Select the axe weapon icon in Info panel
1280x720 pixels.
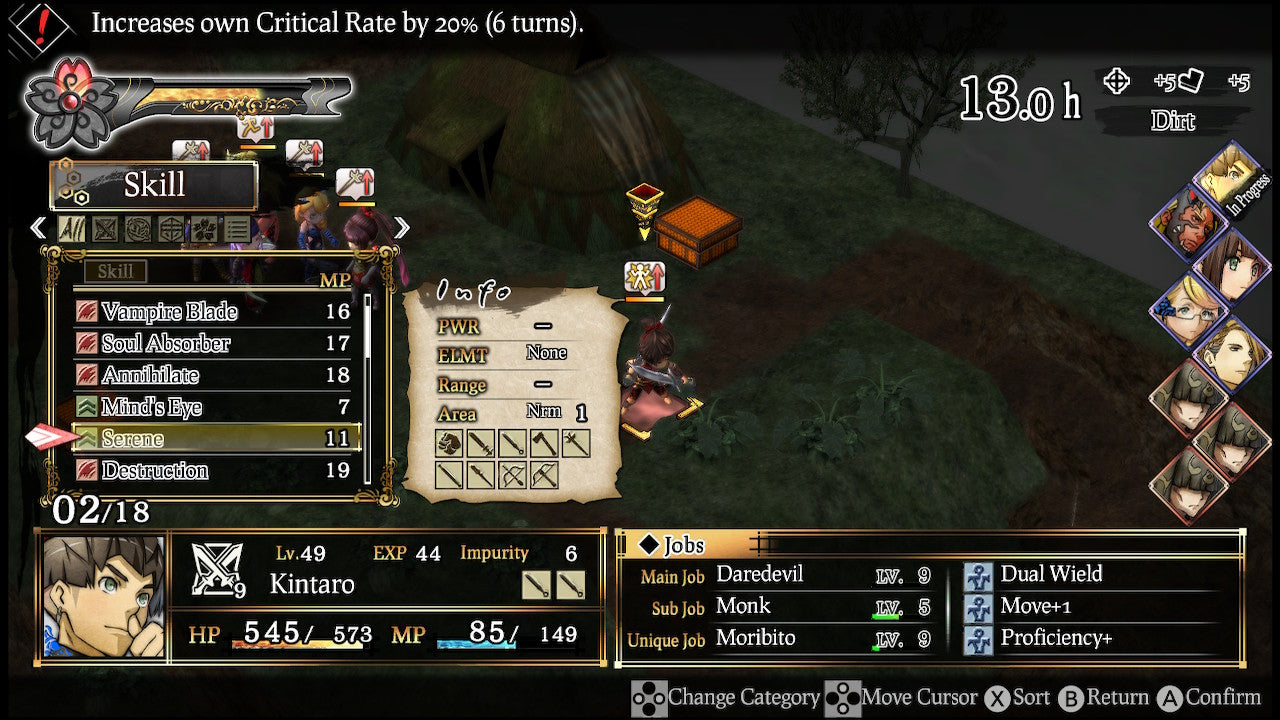pyautogui.click(x=543, y=443)
